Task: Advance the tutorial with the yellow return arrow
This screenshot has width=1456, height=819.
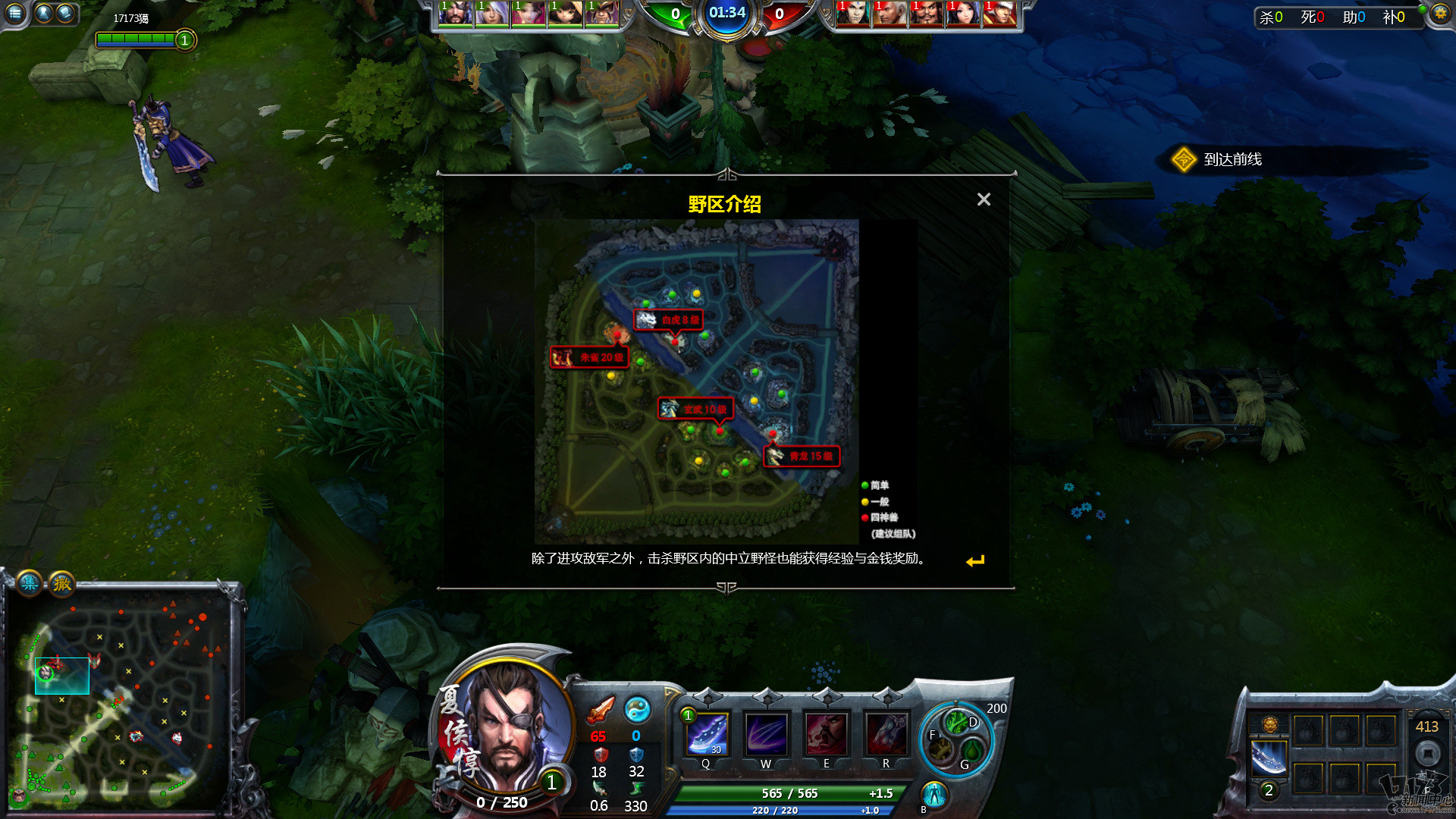Action: [x=975, y=561]
